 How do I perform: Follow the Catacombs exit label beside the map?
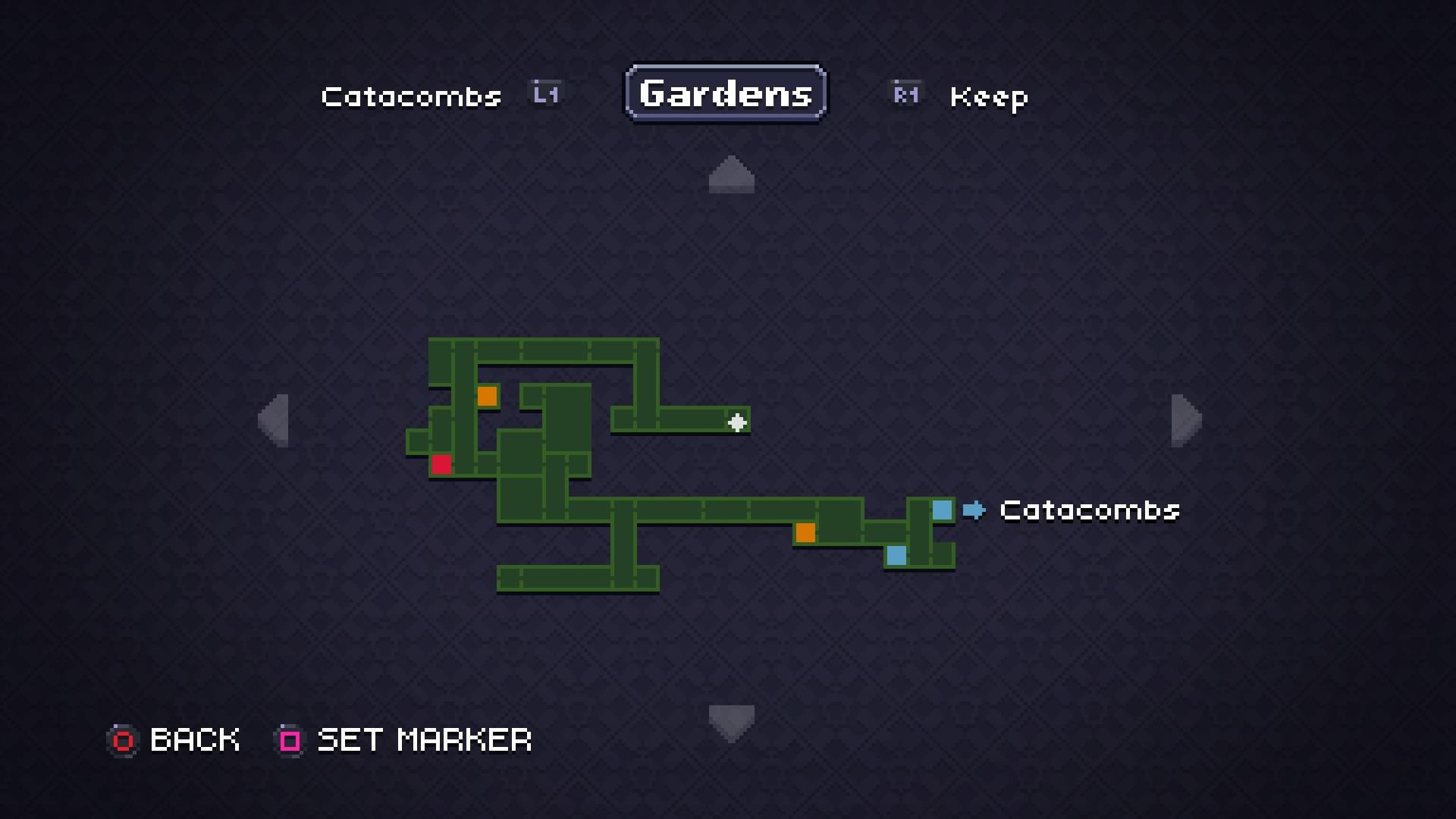[1089, 510]
